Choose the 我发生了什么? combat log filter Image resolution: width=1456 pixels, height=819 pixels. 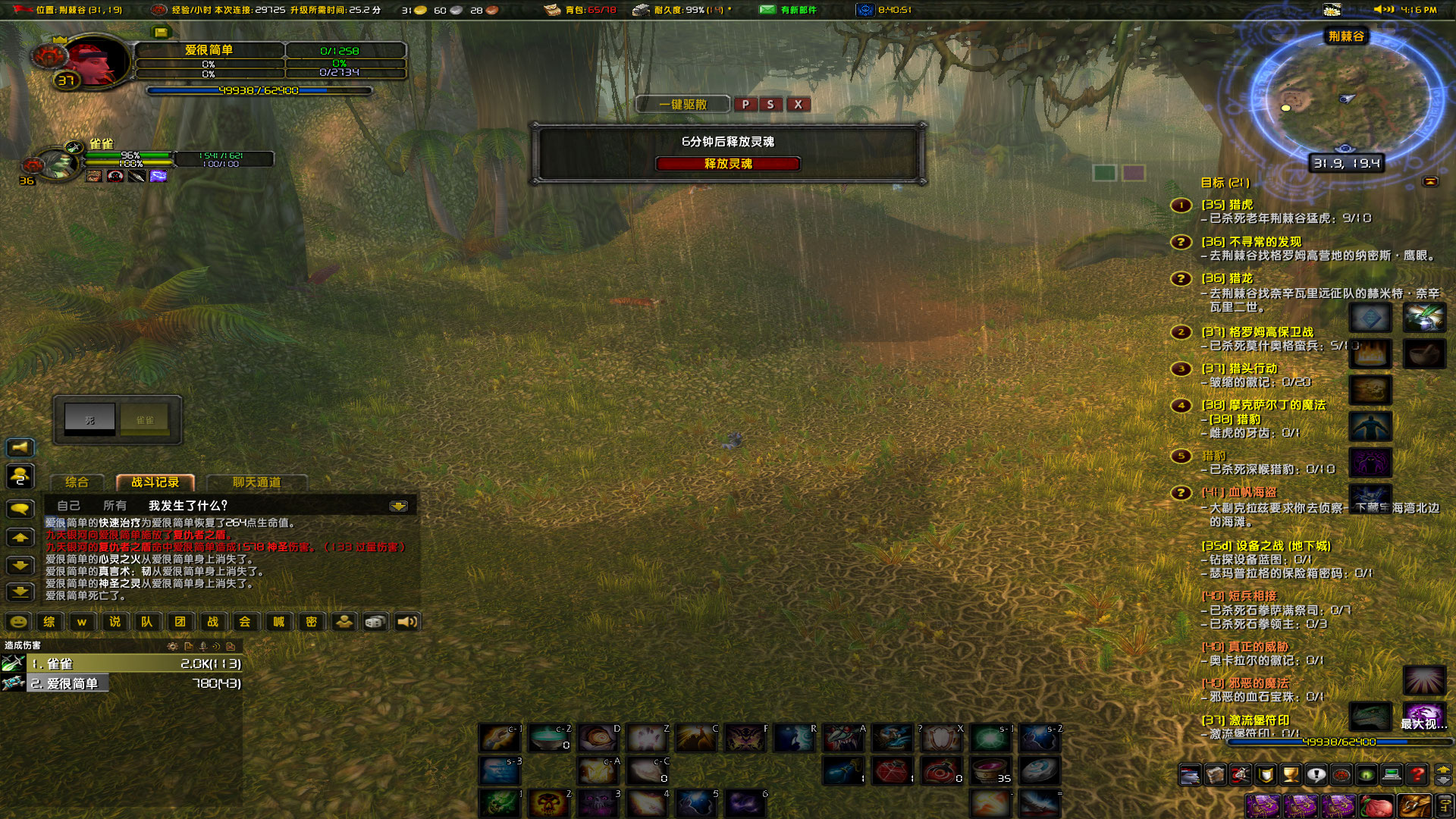click(x=187, y=506)
